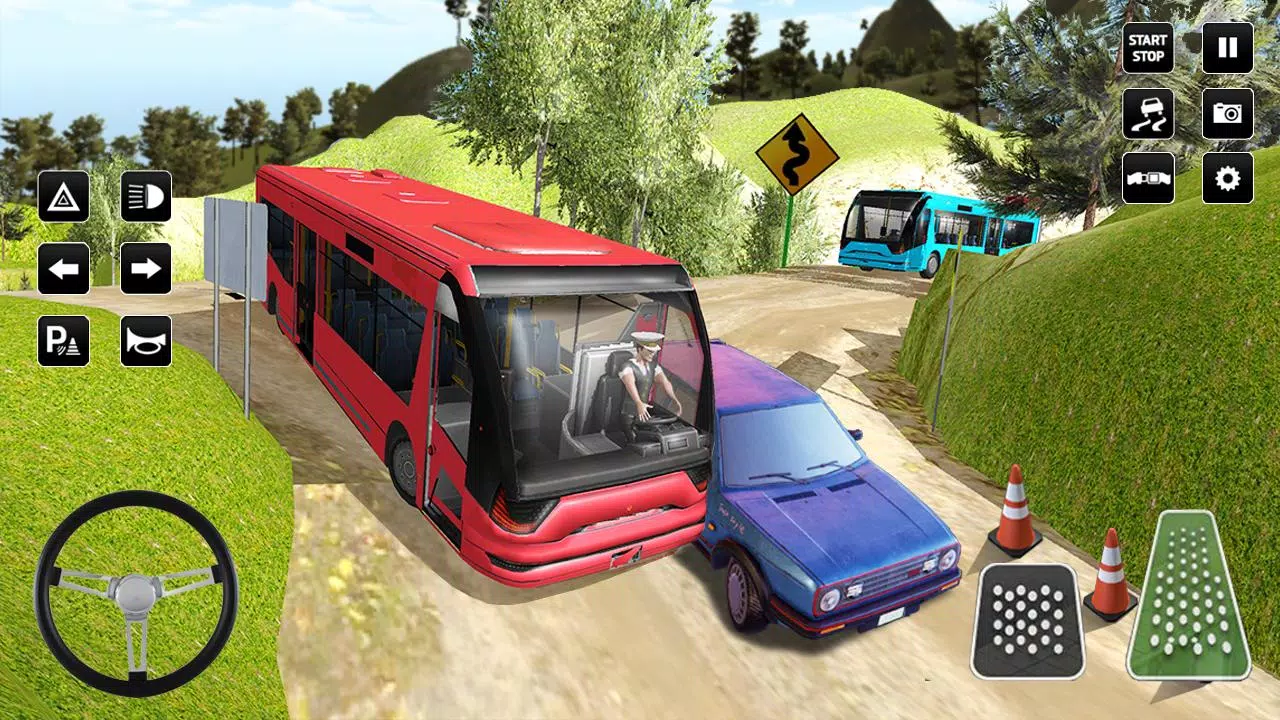Select the traction control skid icon
This screenshot has width=1280, height=720.
(1148, 114)
